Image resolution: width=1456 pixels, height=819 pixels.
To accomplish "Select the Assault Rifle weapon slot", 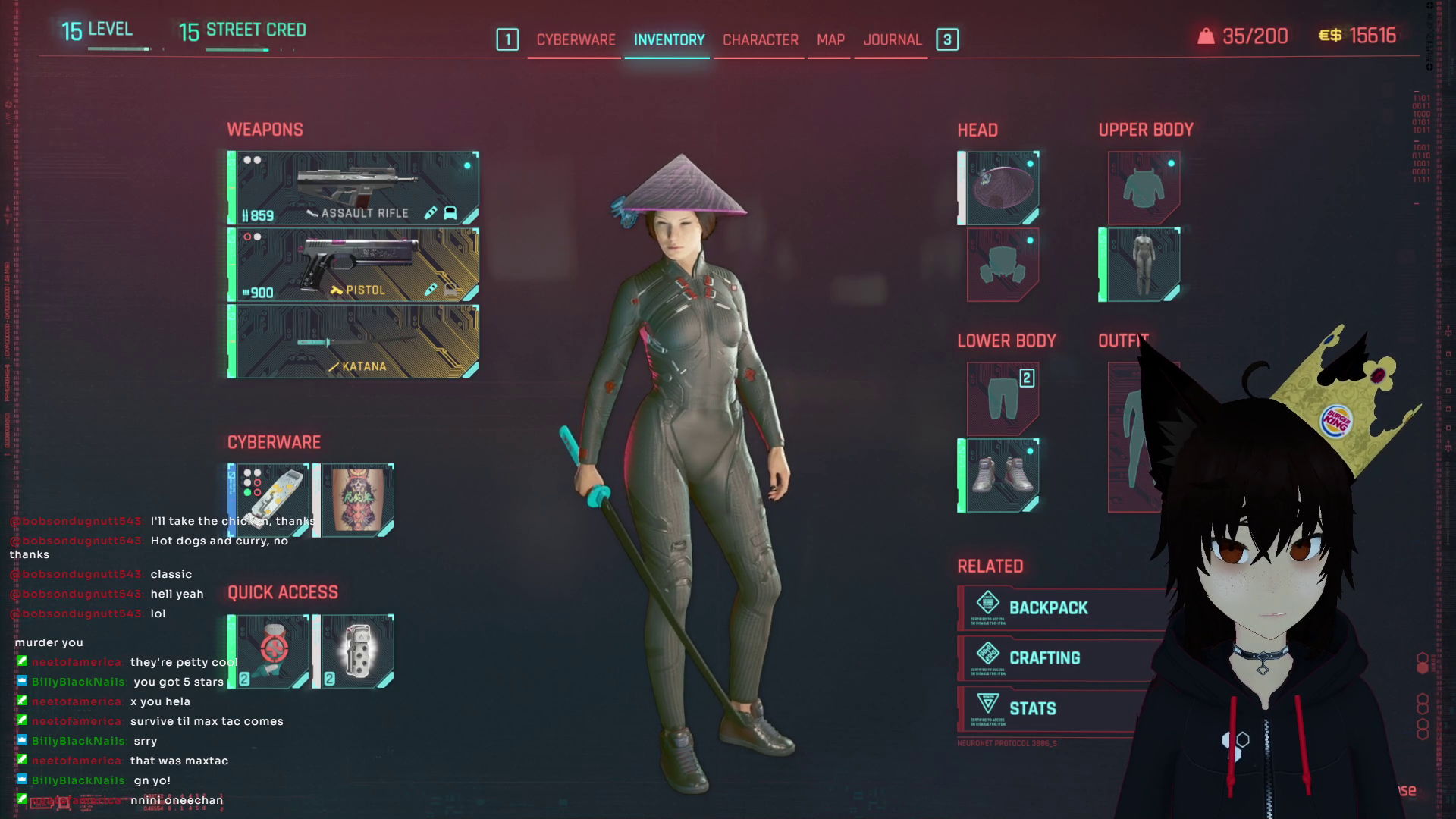I will pyautogui.click(x=354, y=188).
